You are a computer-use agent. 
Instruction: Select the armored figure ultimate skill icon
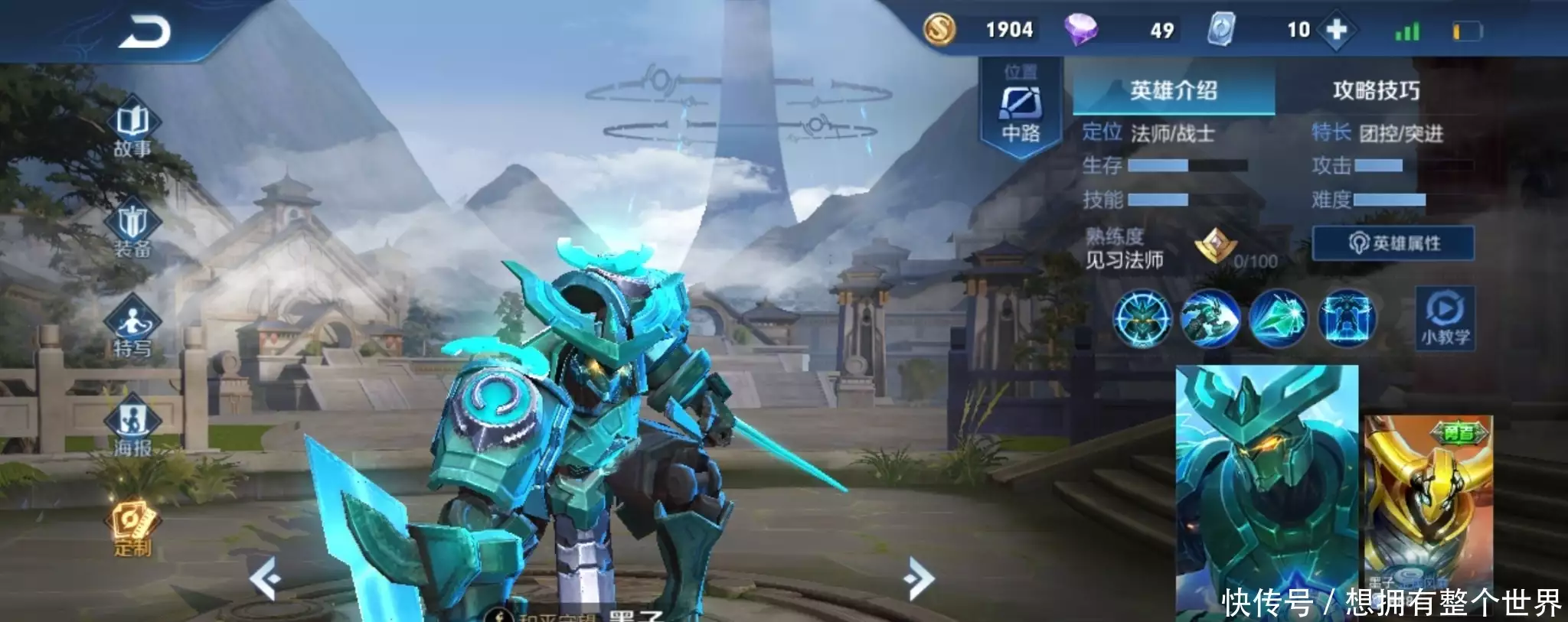click(1347, 318)
